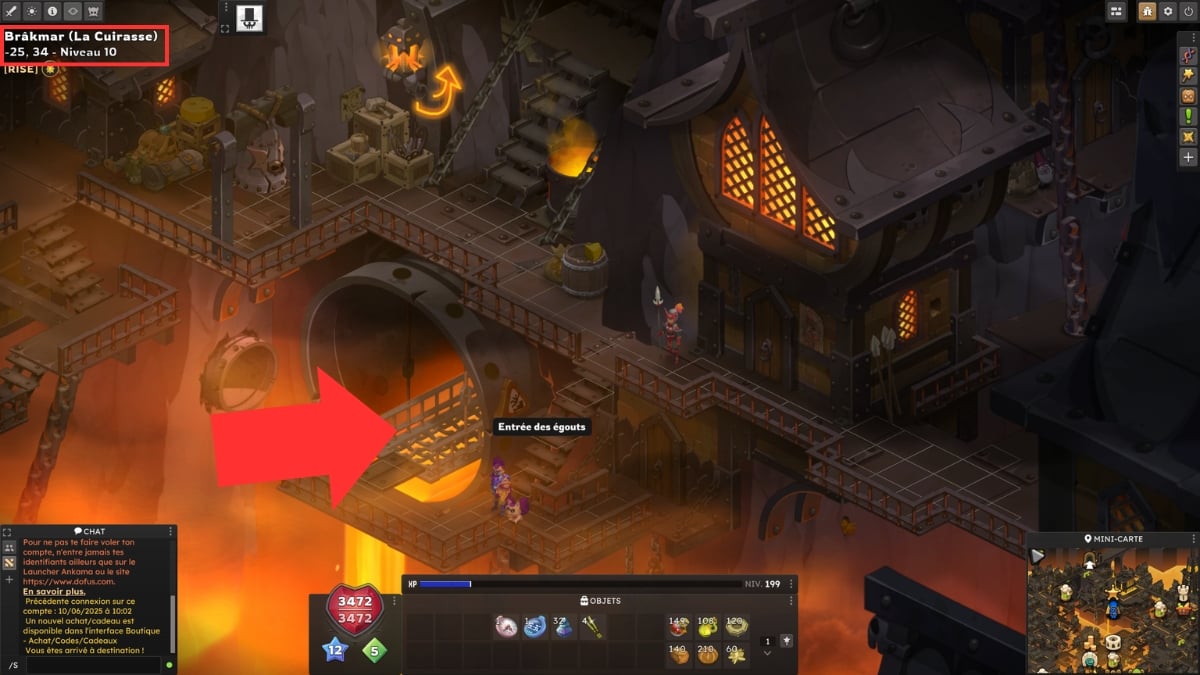Image resolution: width=1200 pixels, height=675 pixels.
Task: Open the info panel with the 'i' icon
Action: 52,11
